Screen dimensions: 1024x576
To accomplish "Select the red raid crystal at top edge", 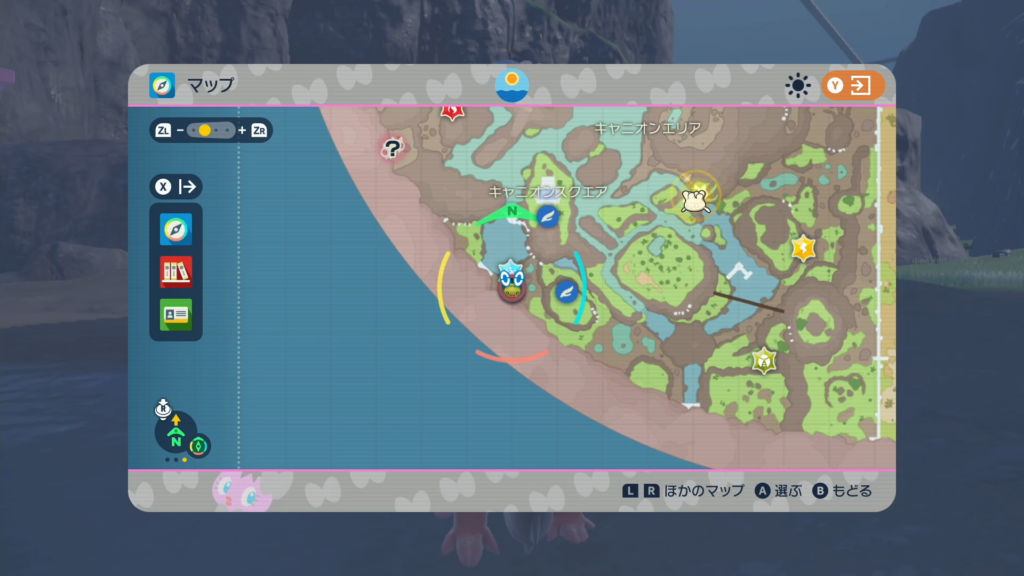I will pyautogui.click(x=452, y=111).
